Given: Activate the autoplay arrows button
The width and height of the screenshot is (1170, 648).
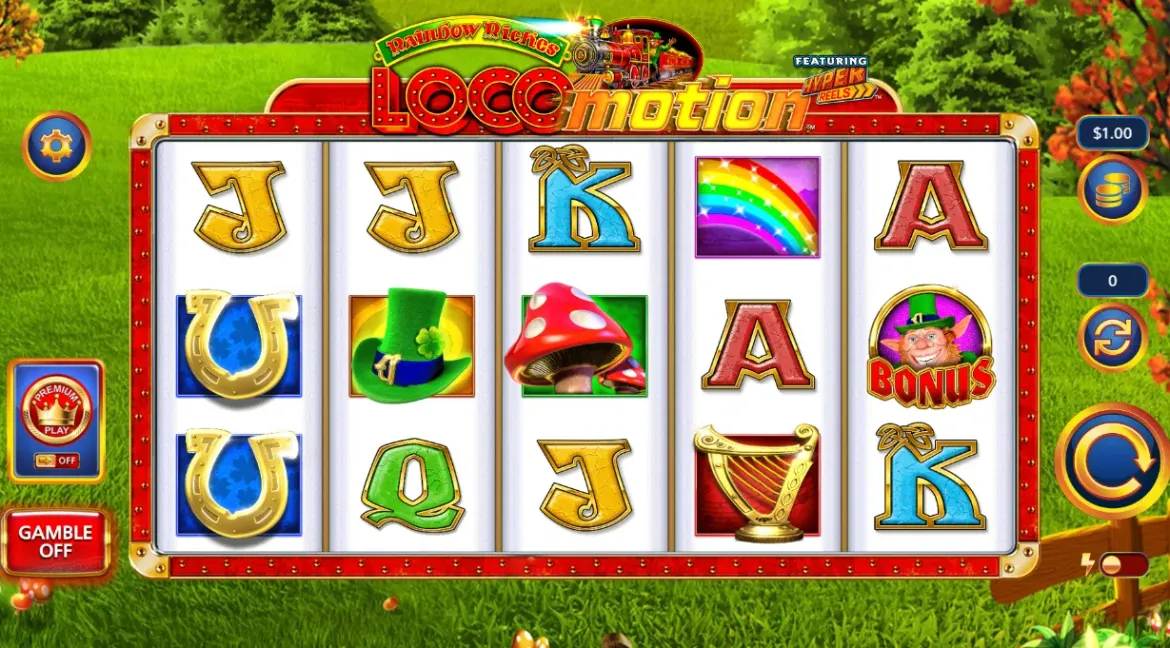Looking at the screenshot, I should point(1112,337).
